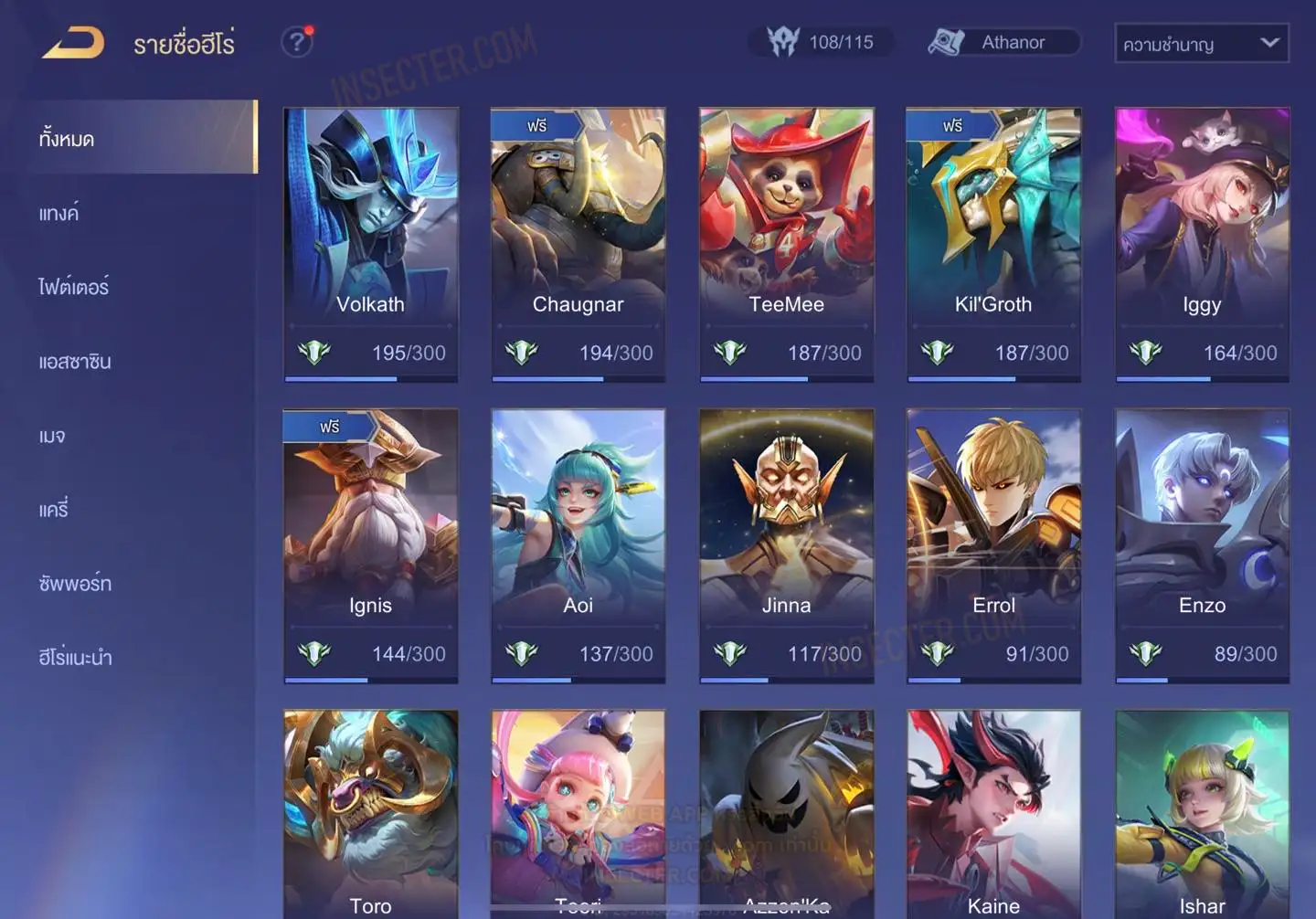
Task: Open the sort dropdown labeled ความชำนาญ
Action: pos(1201,43)
